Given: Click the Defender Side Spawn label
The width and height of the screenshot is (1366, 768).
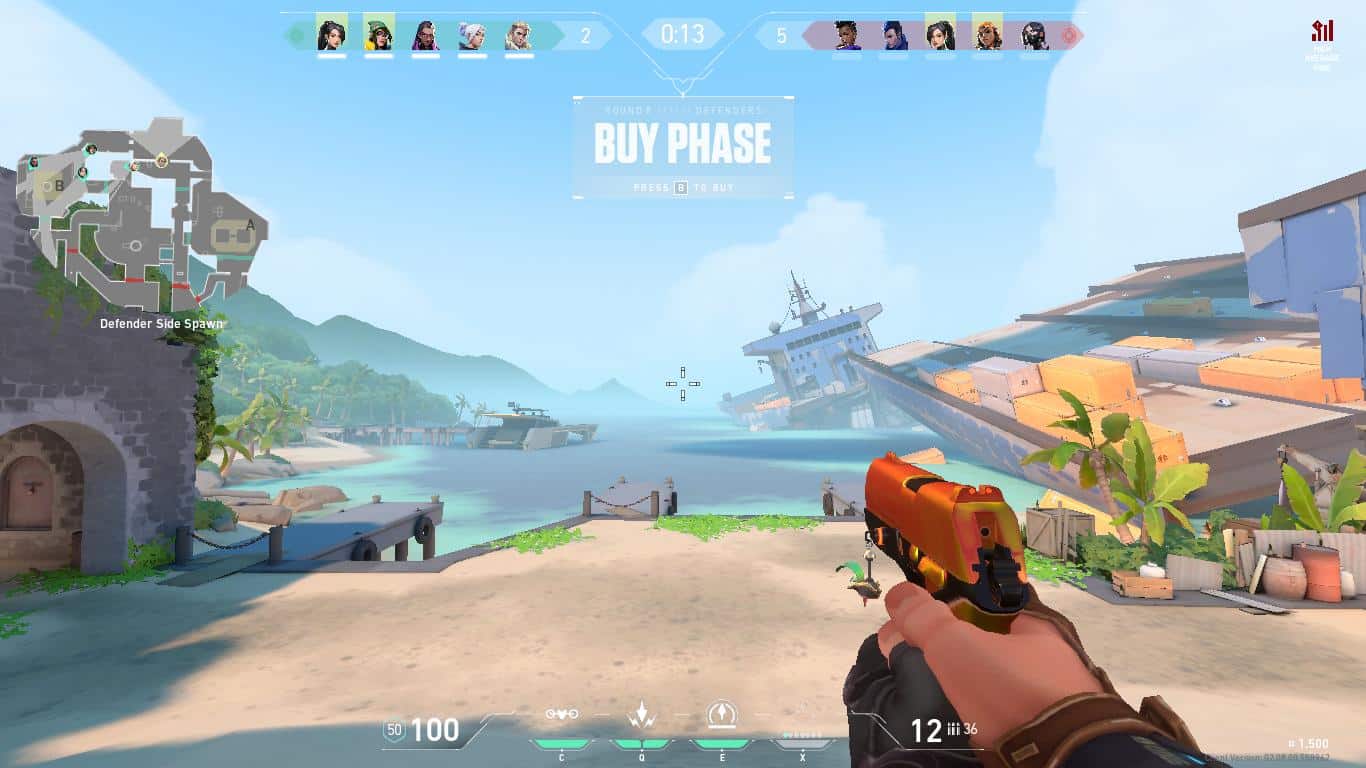Looking at the screenshot, I should coord(161,324).
